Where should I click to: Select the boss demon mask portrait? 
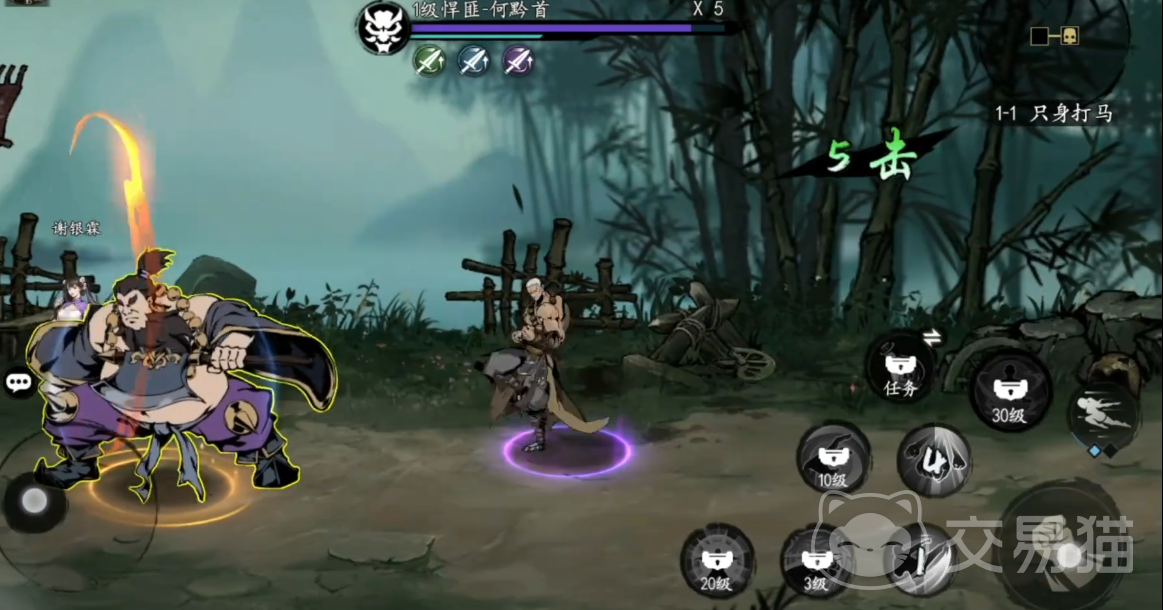(x=384, y=27)
